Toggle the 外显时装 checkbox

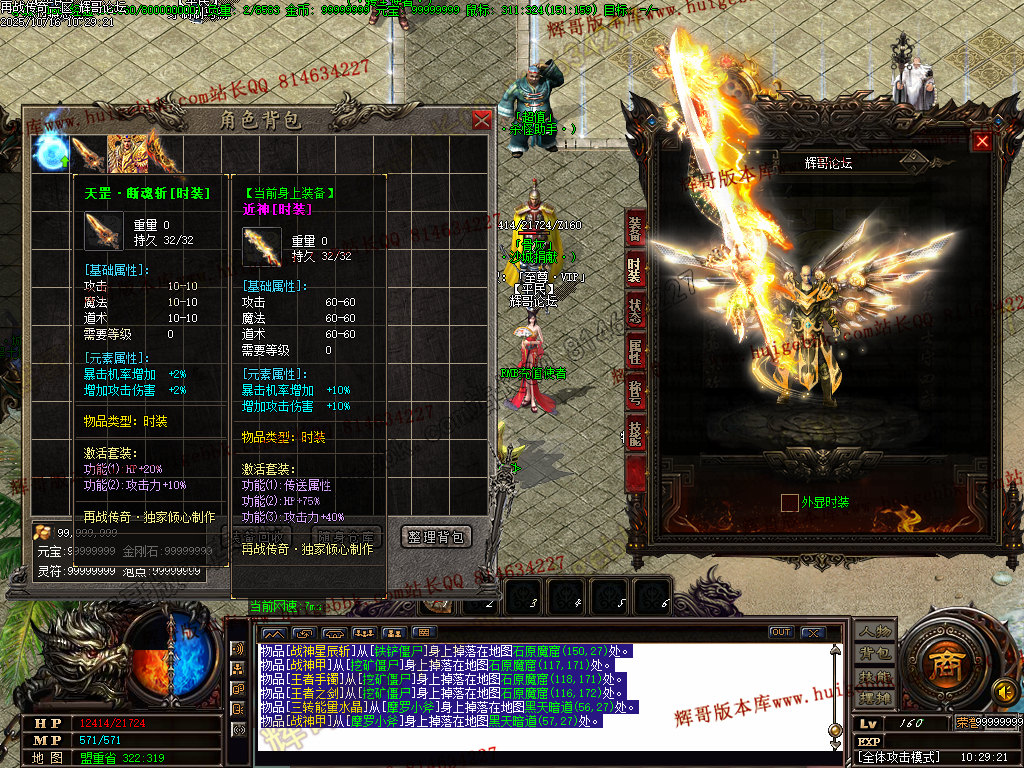tap(790, 502)
